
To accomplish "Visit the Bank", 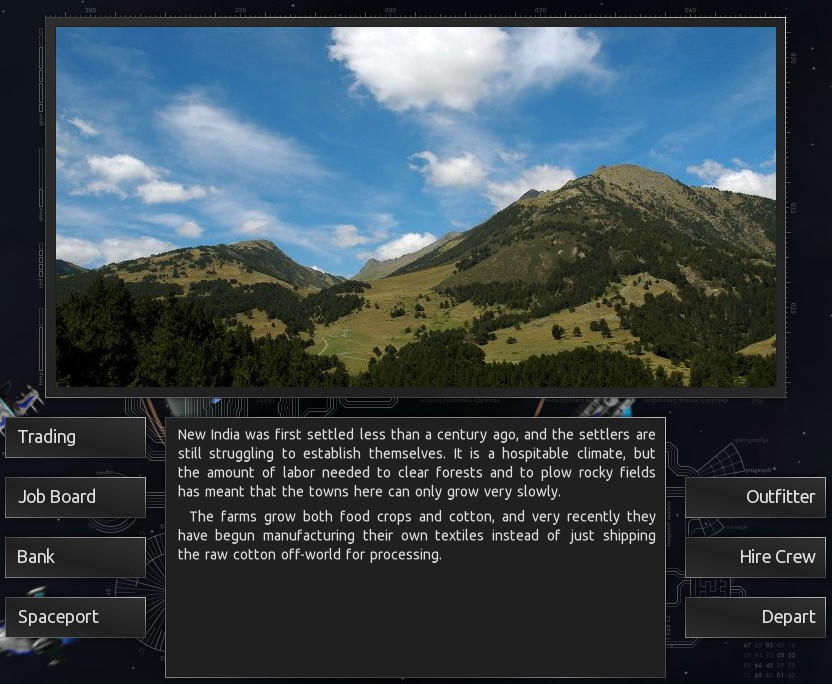I will point(75,557).
